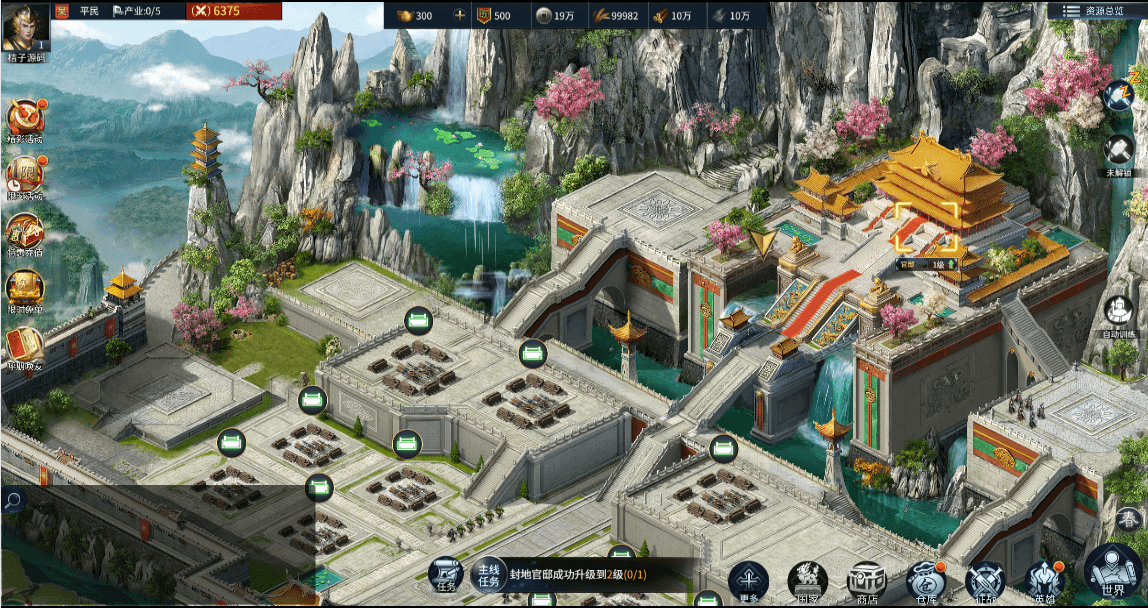The width and height of the screenshot is (1148, 608).
Task: Open the 征战 campaign menu
Action: click(x=984, y=581)
